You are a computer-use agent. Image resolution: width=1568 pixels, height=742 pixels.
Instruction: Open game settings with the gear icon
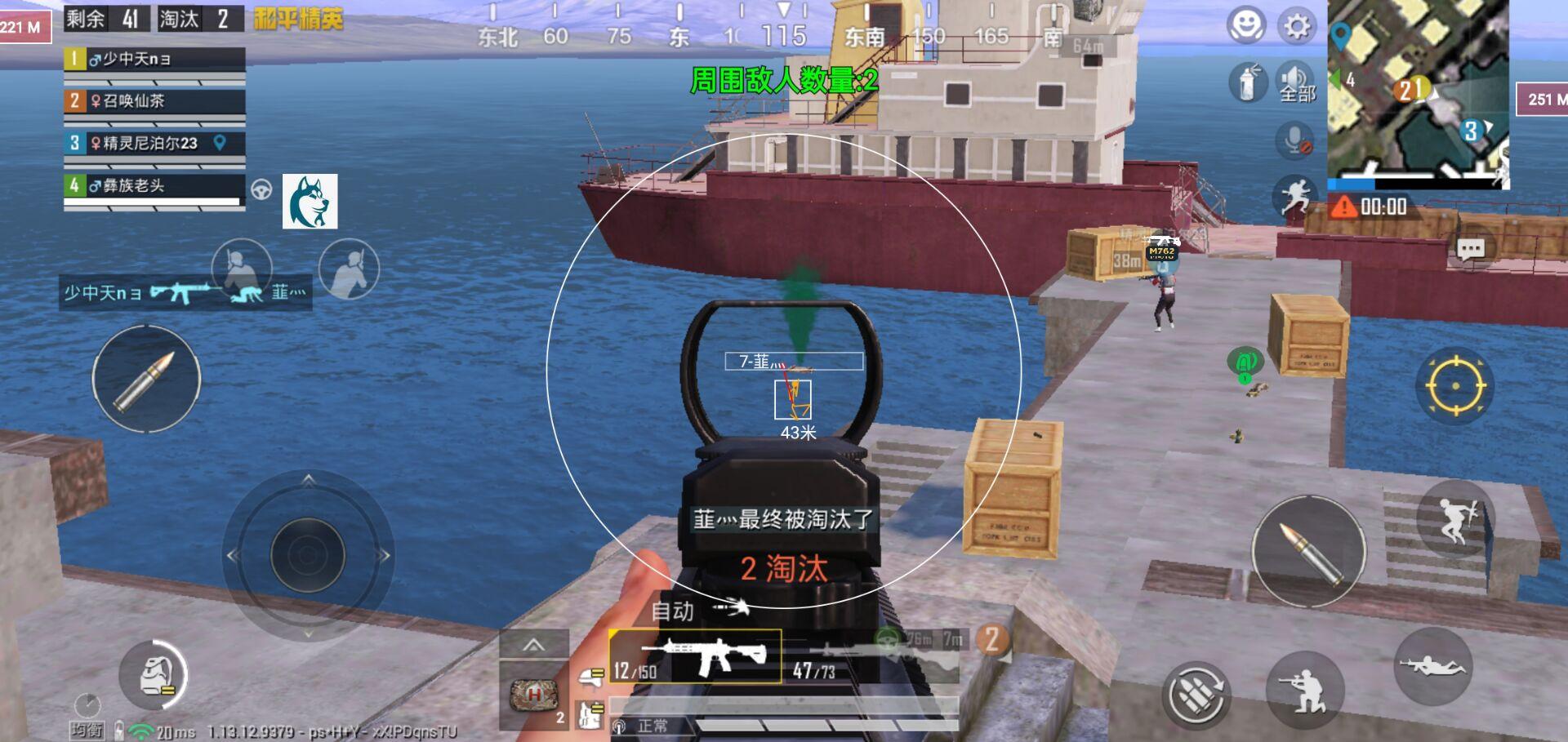1297,25
